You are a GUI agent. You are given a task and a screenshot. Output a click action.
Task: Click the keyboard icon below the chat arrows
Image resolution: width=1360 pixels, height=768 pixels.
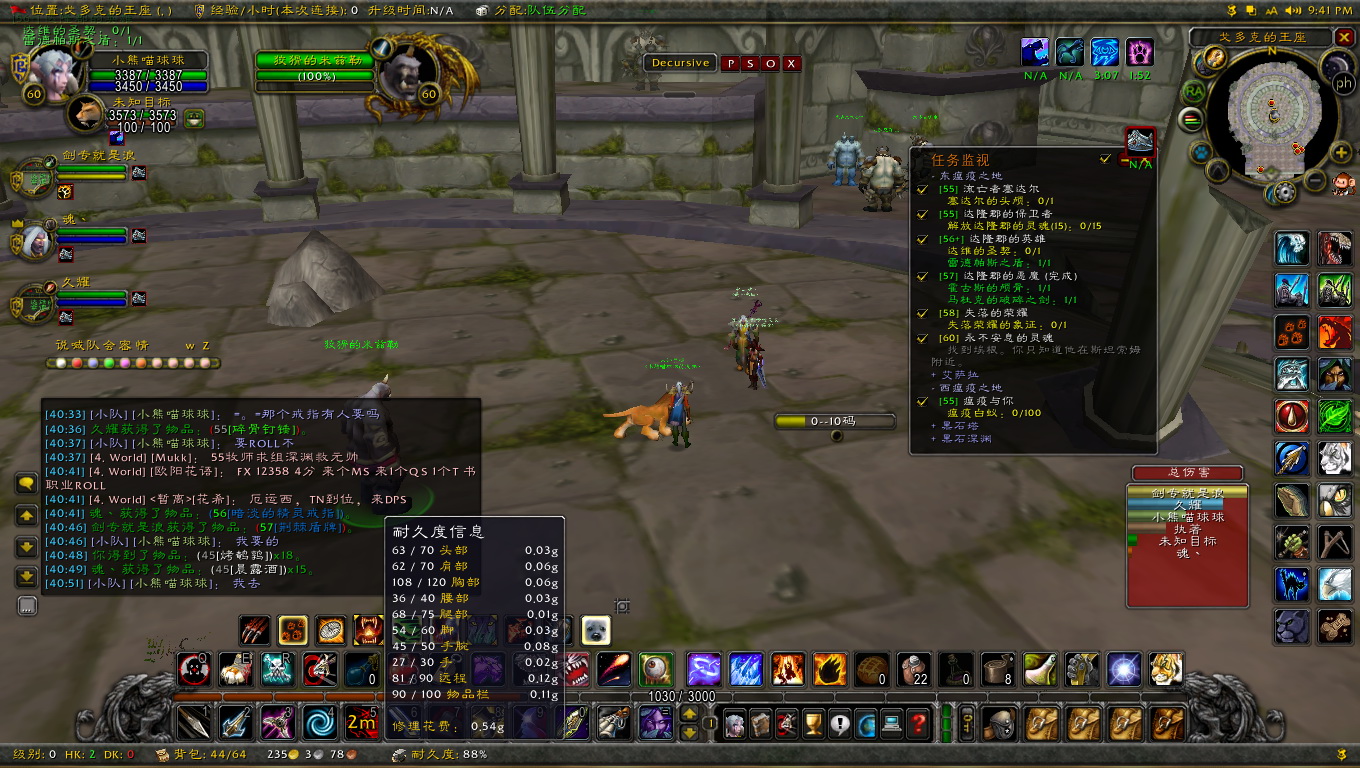click(26, 605)
